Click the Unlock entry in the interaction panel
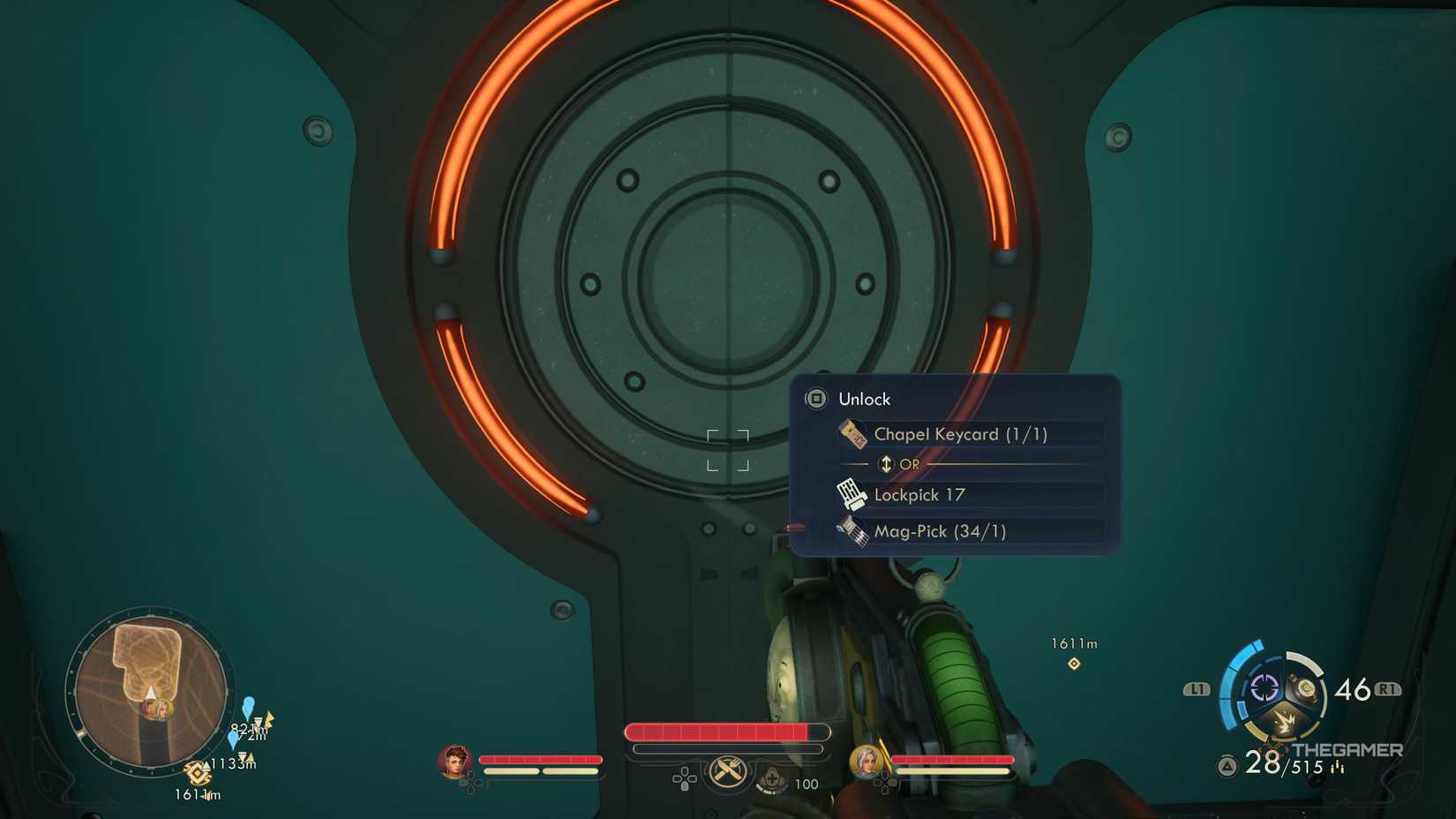The width and height of the screenshot is (1456, 819). (x=865, y=399)
